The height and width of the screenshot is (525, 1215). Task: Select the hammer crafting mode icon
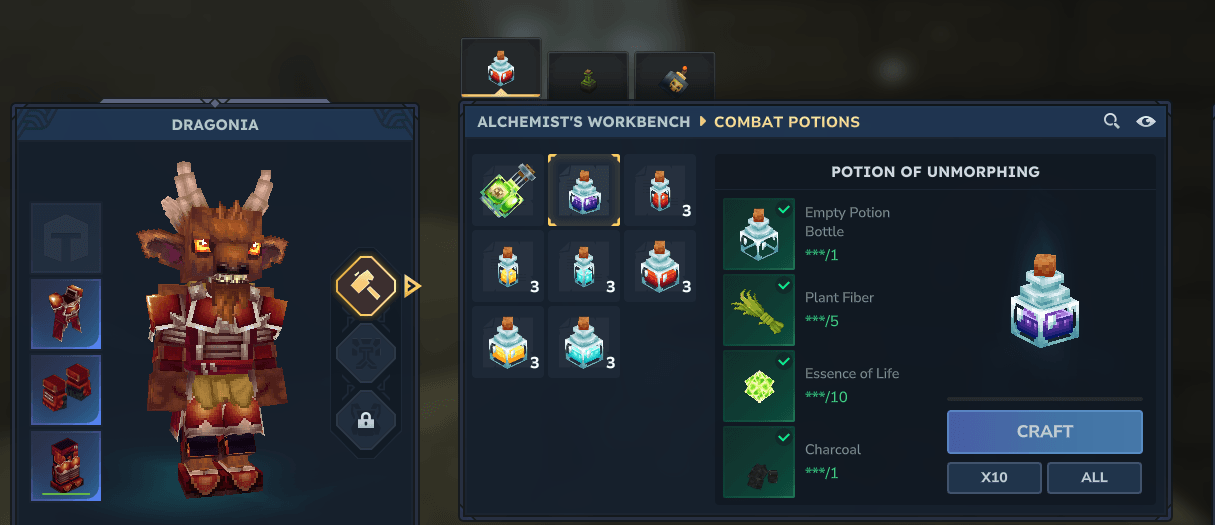pyautogui.click(x=366, y=286)
